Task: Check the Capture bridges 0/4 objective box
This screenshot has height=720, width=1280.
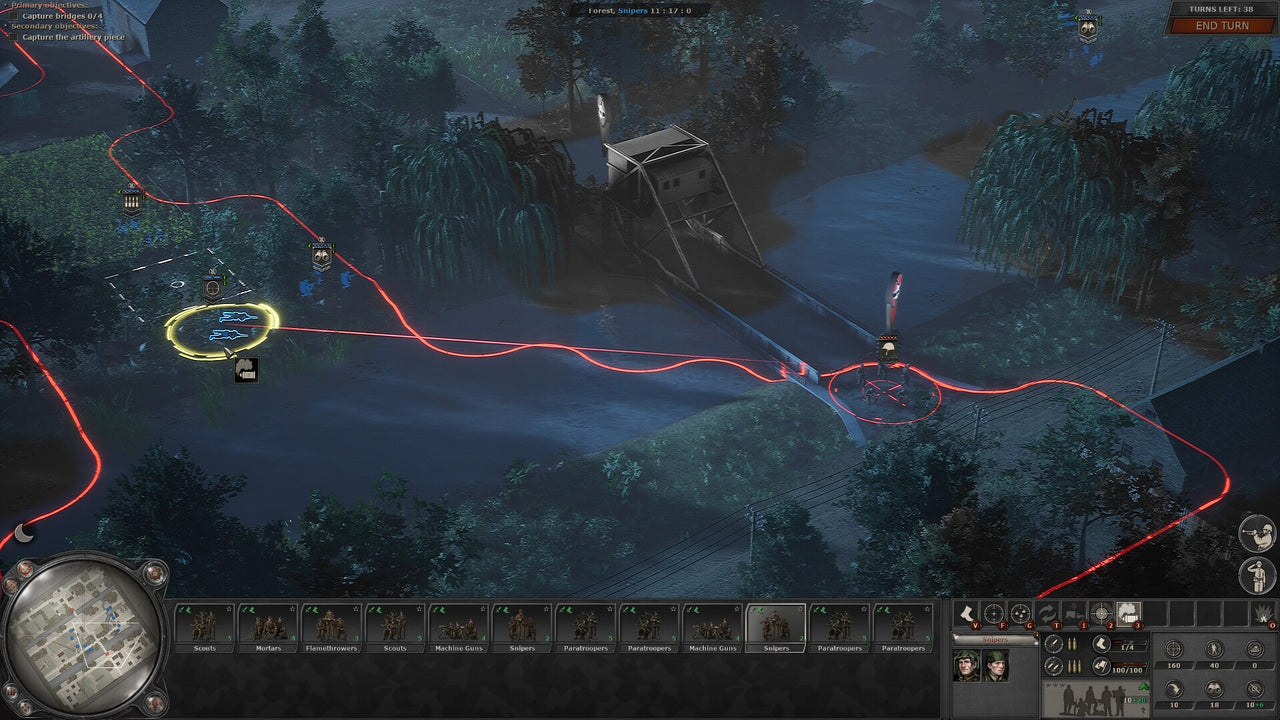Action: point(15,15)
